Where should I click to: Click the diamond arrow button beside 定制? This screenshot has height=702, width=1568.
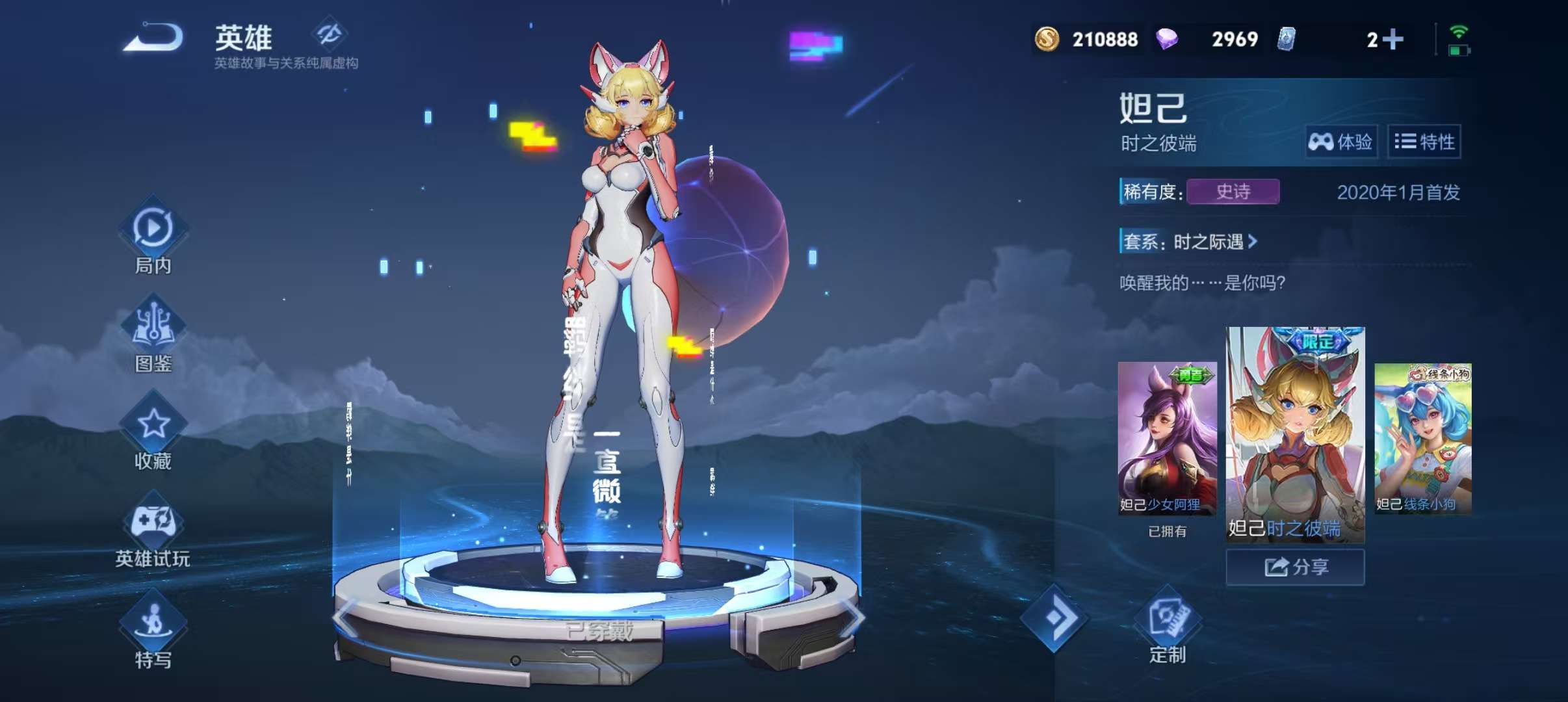(1054, 617)
